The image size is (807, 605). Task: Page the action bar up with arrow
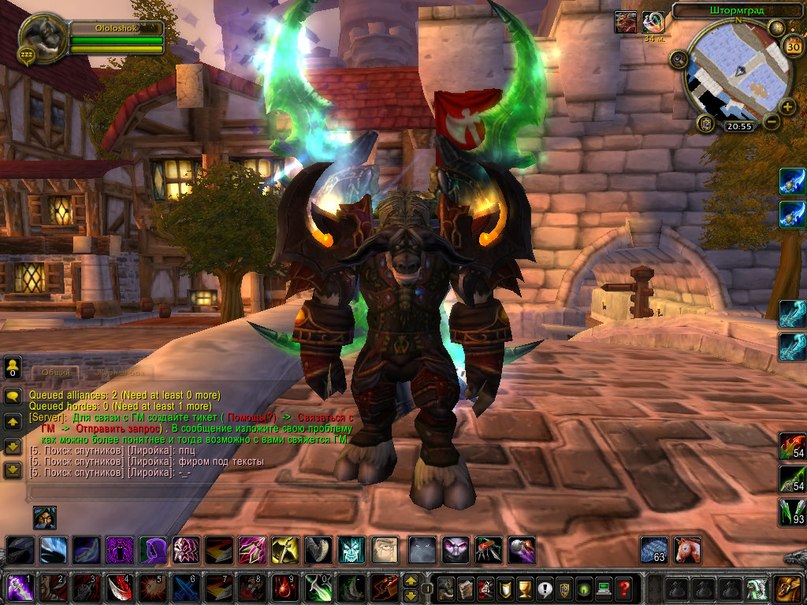click(411, 581)
